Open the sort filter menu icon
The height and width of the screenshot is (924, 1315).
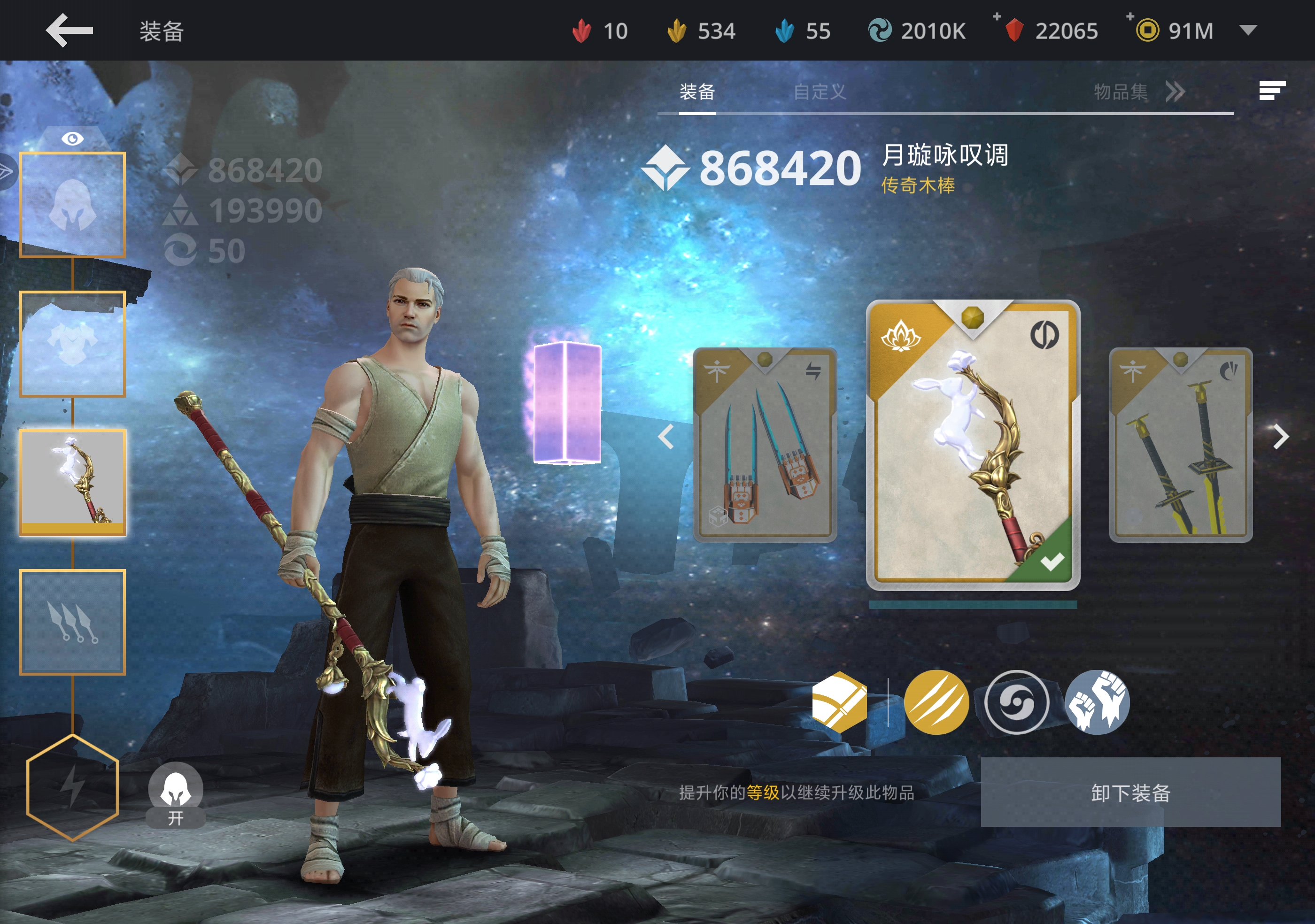pos(1271,91)
